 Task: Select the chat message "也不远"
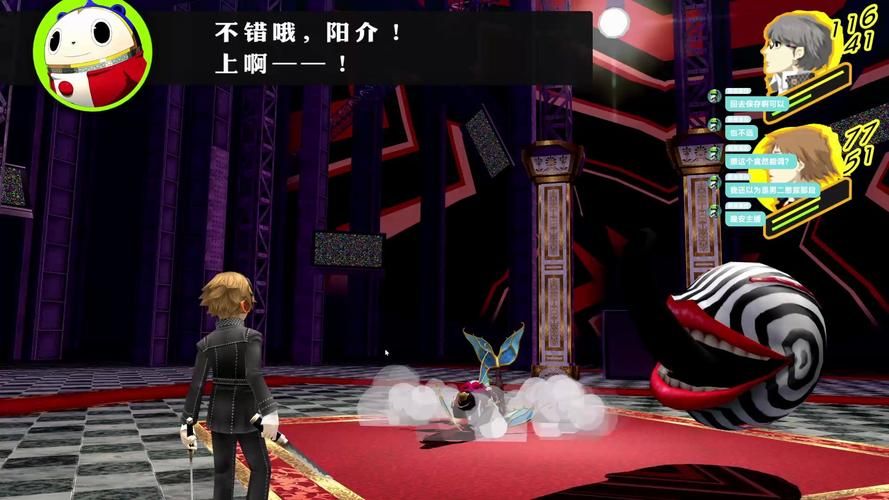tap(742, 132)
